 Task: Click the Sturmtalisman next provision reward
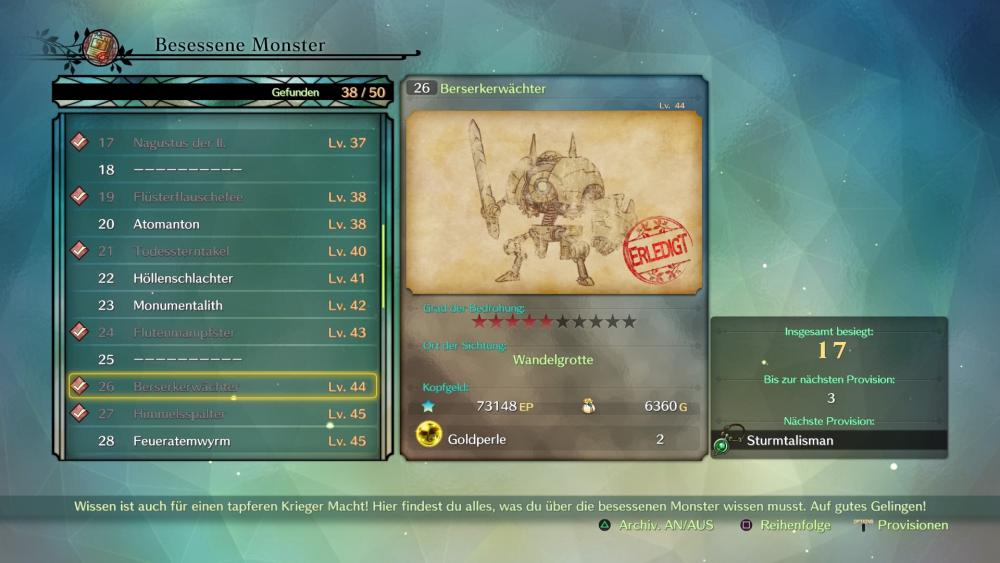(x=830, y=440)
